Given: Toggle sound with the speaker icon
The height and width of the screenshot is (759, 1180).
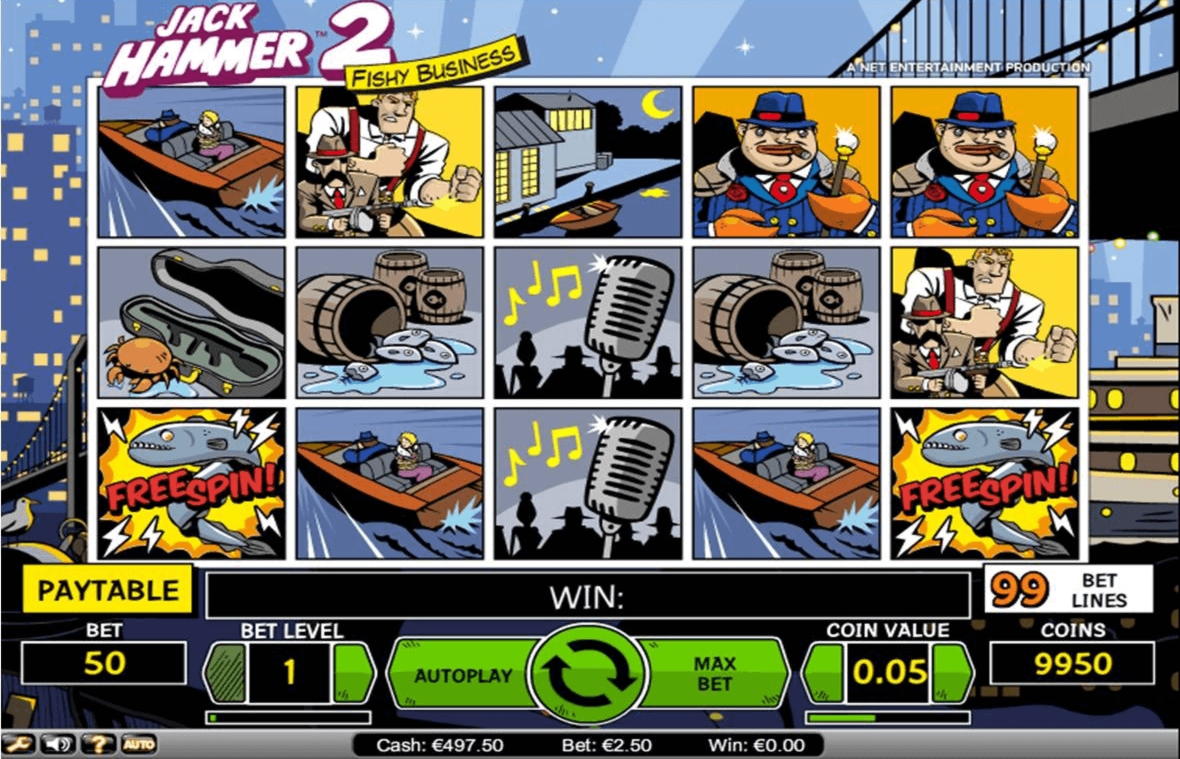Looking at the screenshot, I should coord(56,744).
